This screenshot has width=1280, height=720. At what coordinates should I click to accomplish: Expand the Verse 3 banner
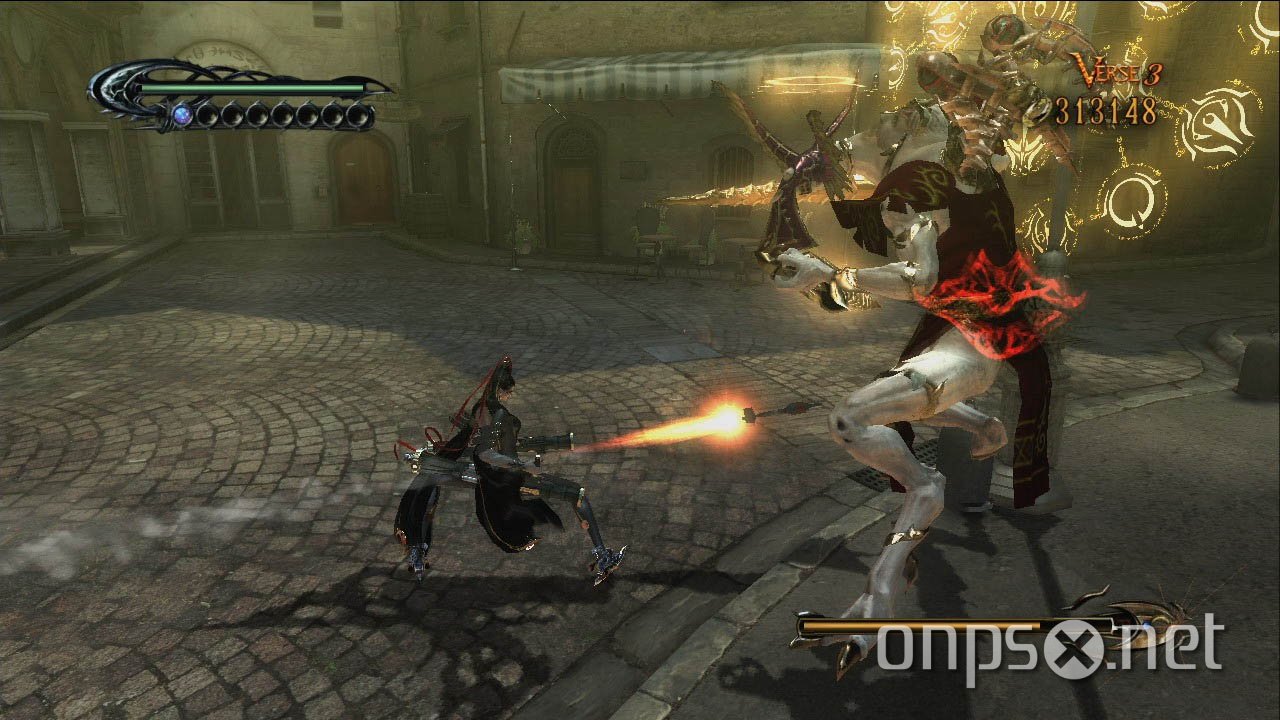[x=1118, y=70]
